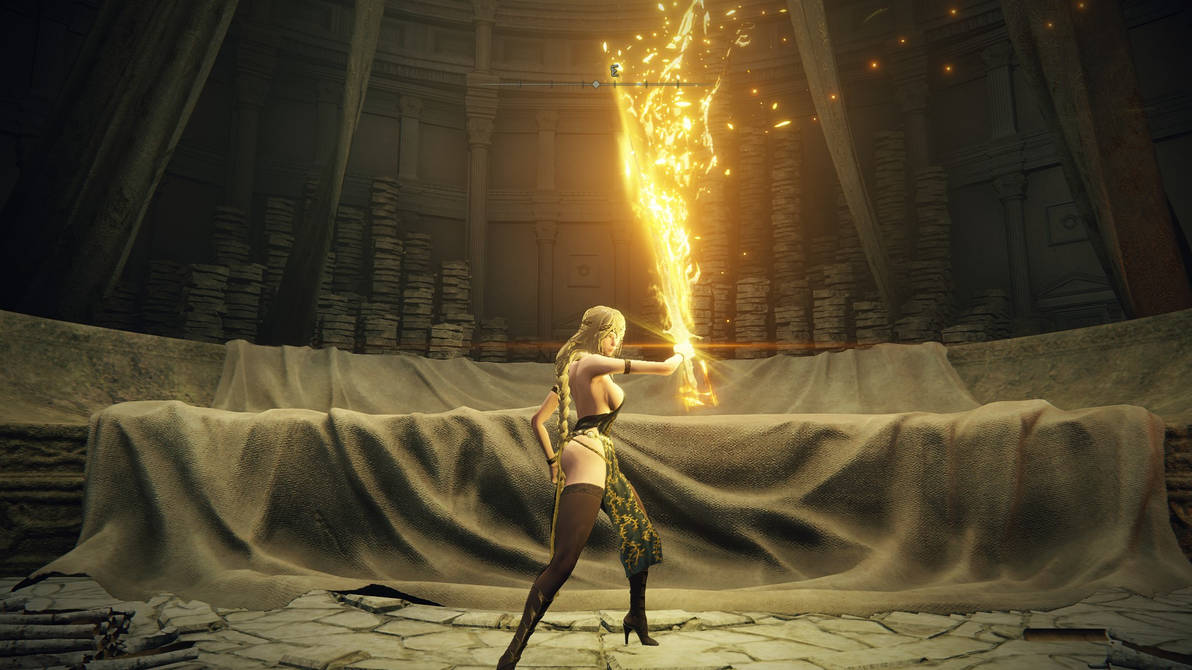Select the compass bar's East heading
This screenshot has width=1192, height=670.
click(x=614, y=70)
